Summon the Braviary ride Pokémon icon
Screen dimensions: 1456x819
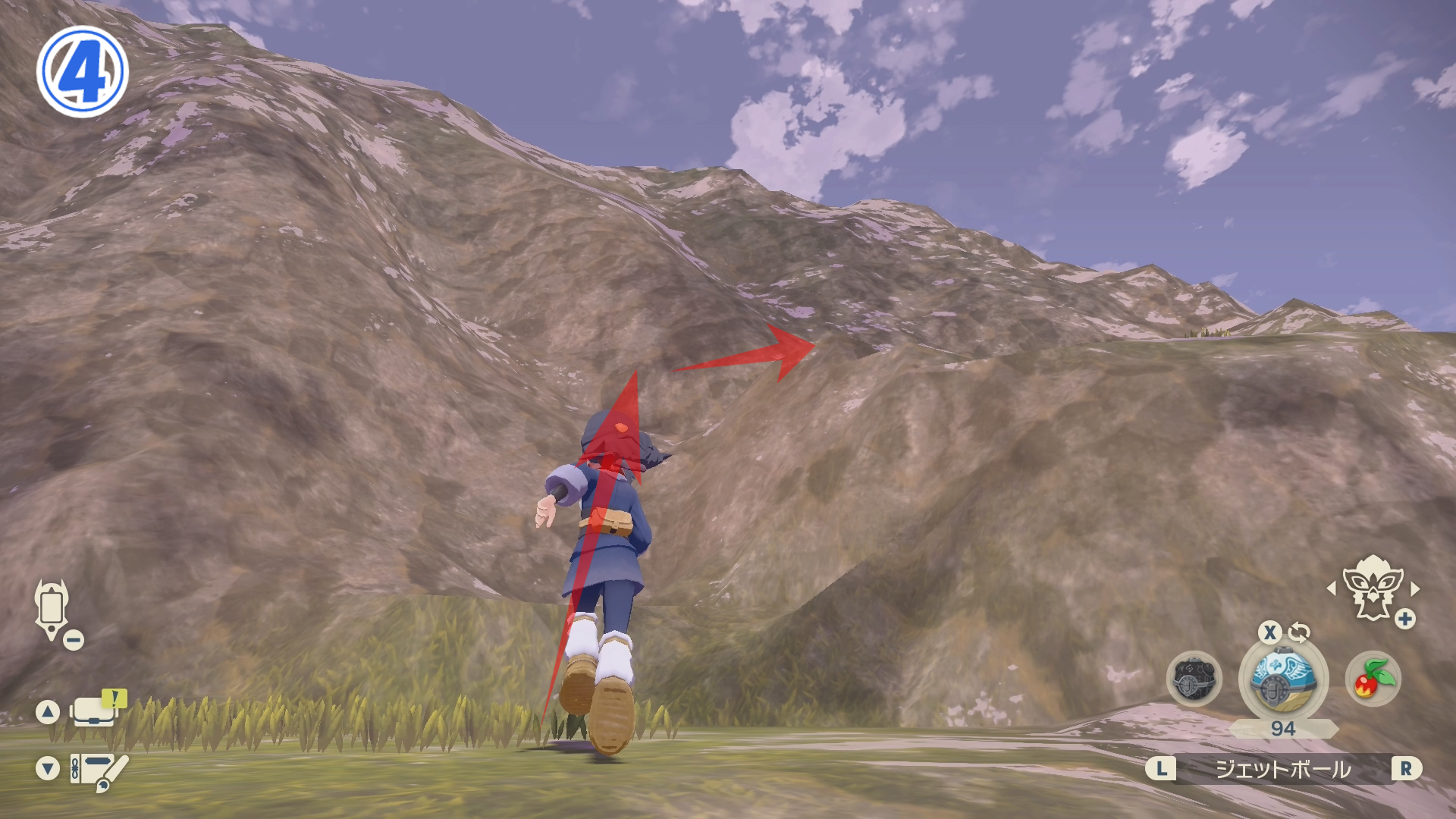[1372, 589]
